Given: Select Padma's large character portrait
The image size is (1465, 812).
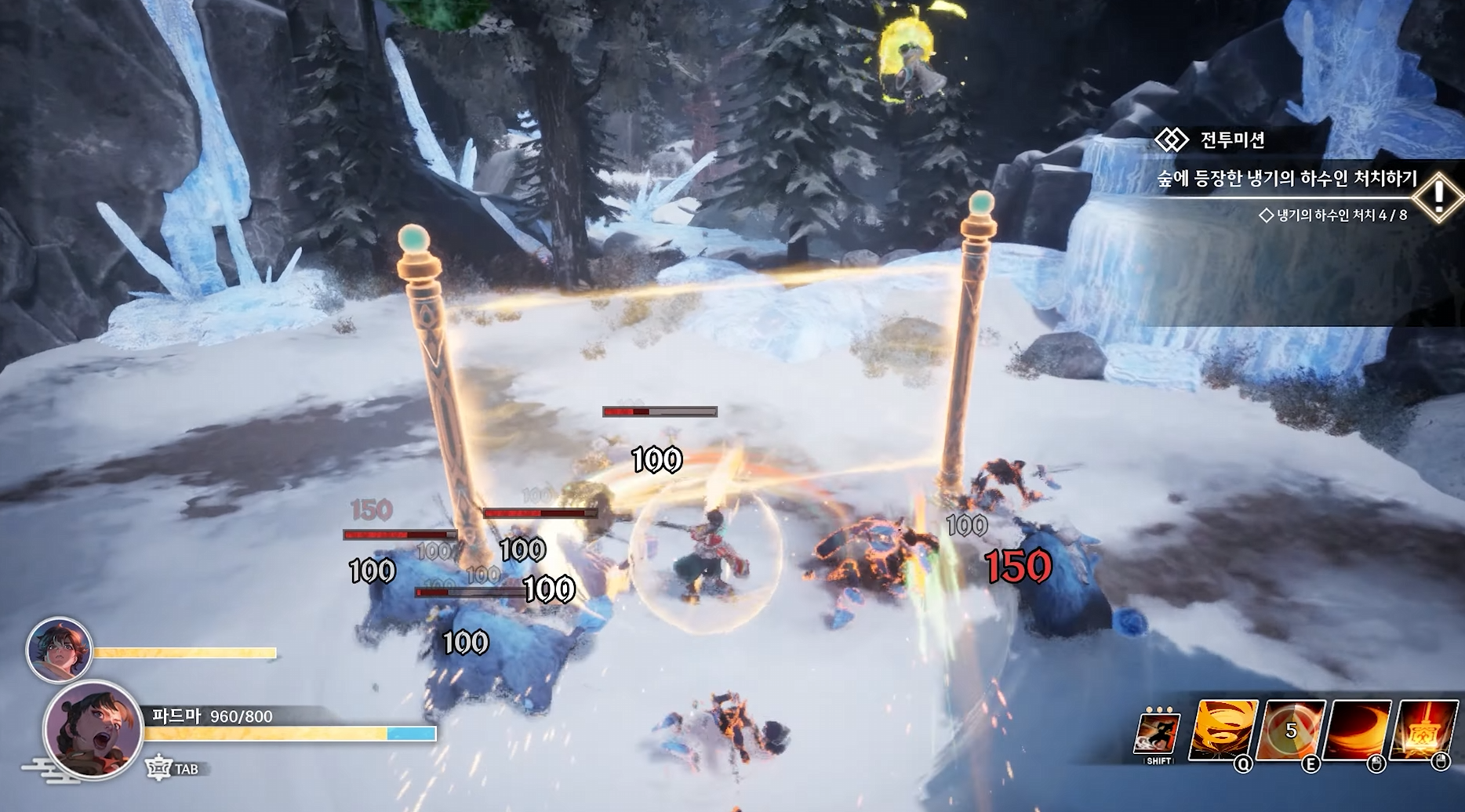Looking at the screenshot, I should pos(93,729).
